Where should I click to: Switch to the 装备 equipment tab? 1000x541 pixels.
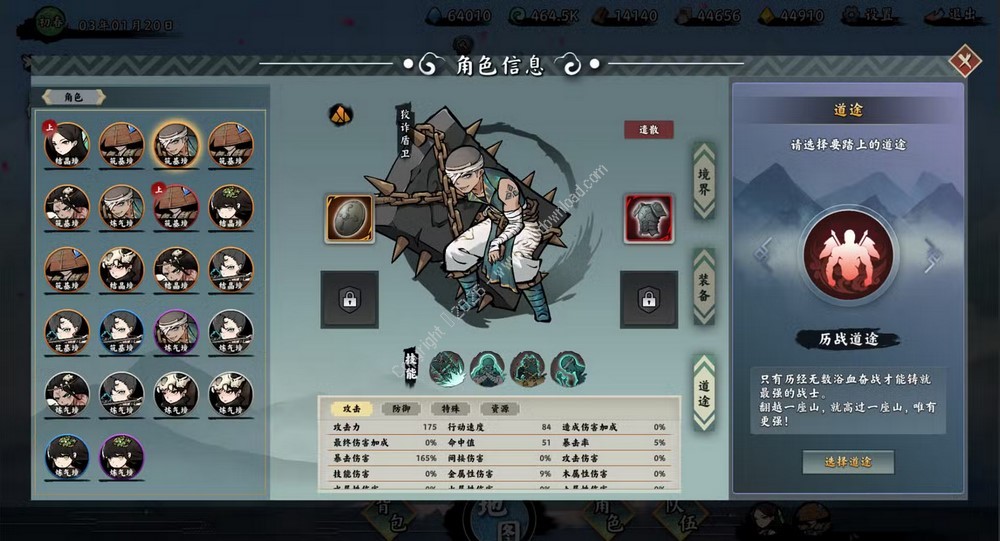pyautogui.click(x=704, y=286)
